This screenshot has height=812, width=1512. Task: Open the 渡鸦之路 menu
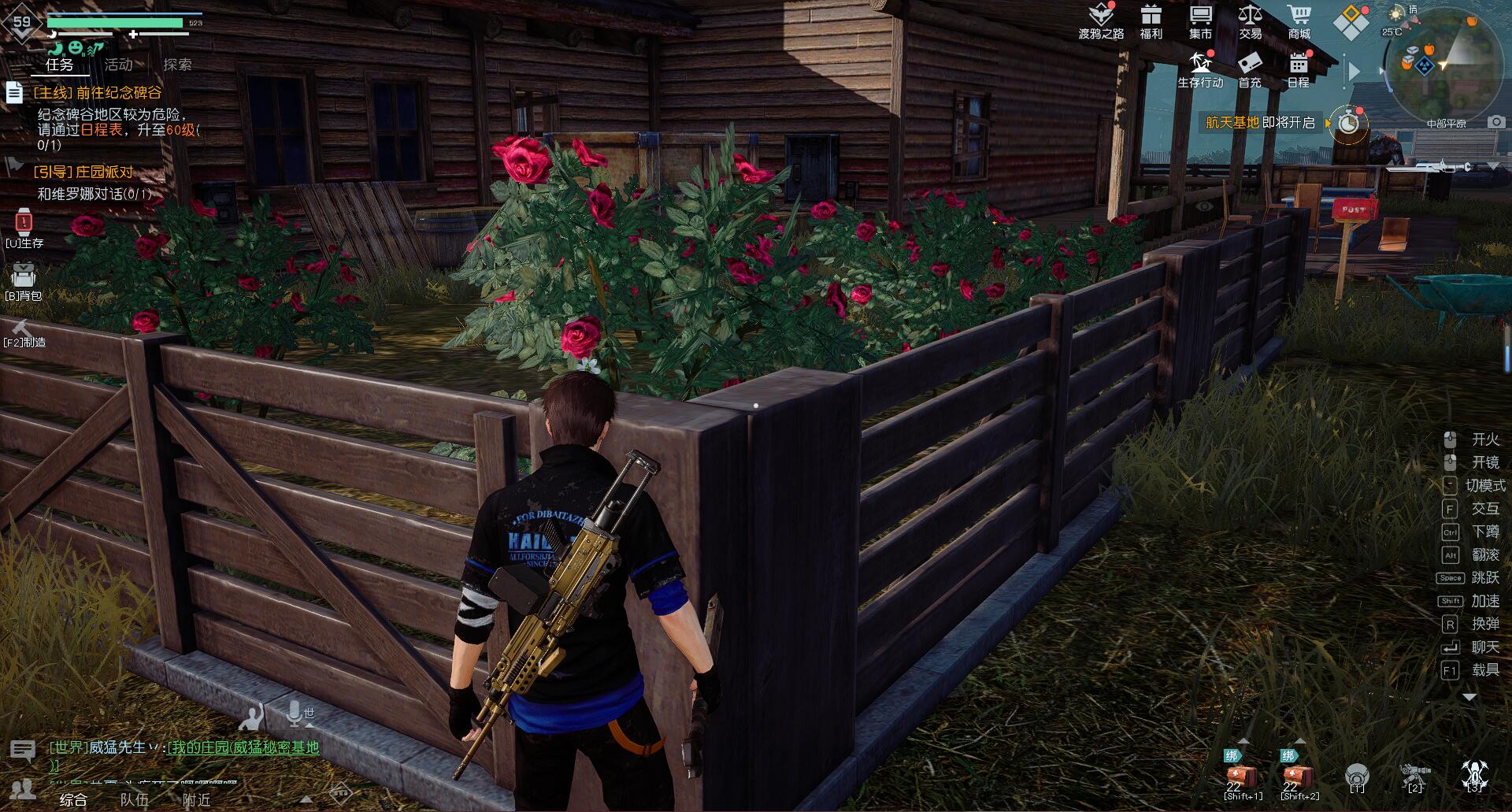coord(1100,20)
